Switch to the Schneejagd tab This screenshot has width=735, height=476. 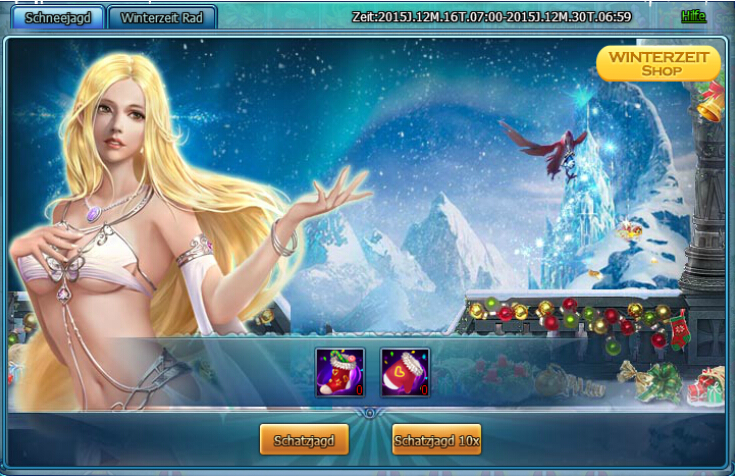click(52, 18)
